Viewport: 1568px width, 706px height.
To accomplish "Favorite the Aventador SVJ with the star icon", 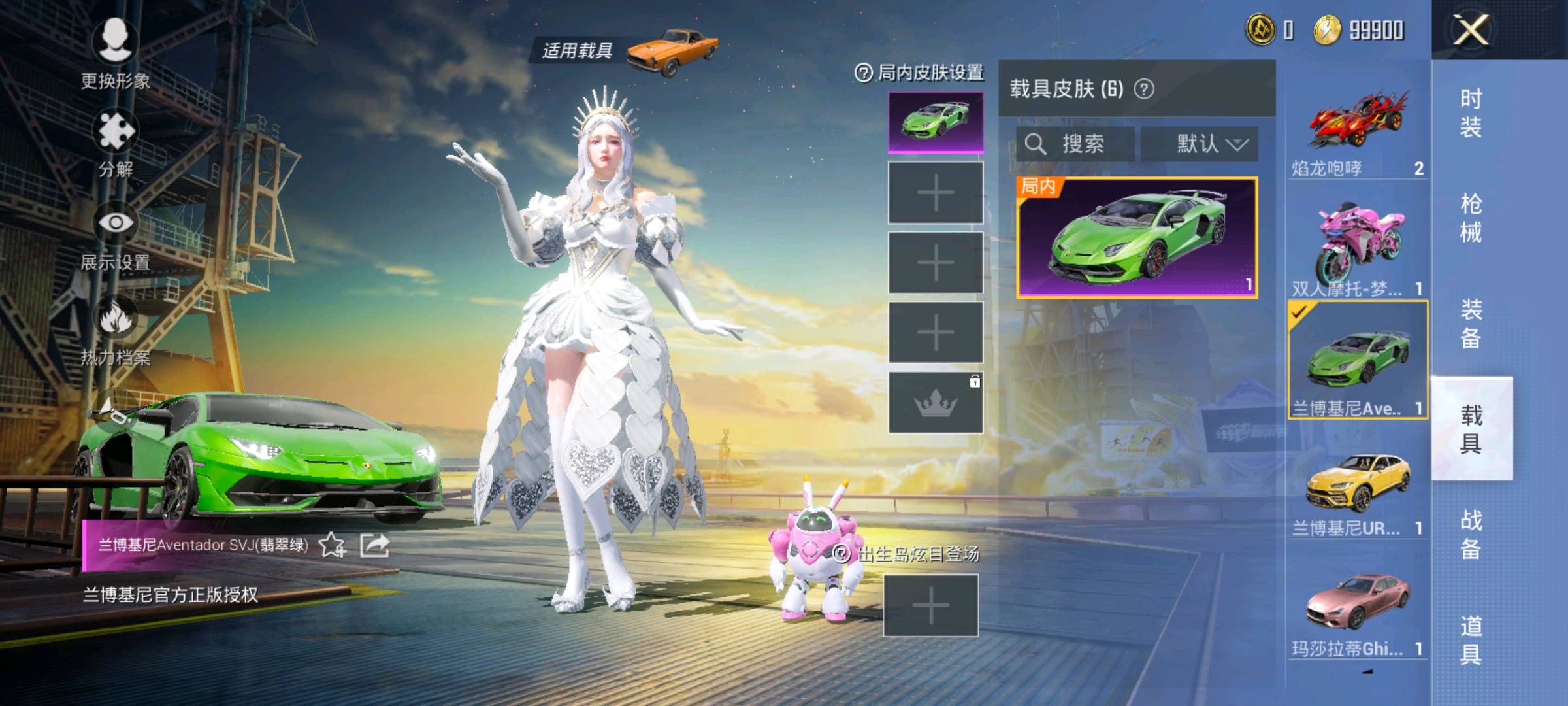I will [332, 545].
